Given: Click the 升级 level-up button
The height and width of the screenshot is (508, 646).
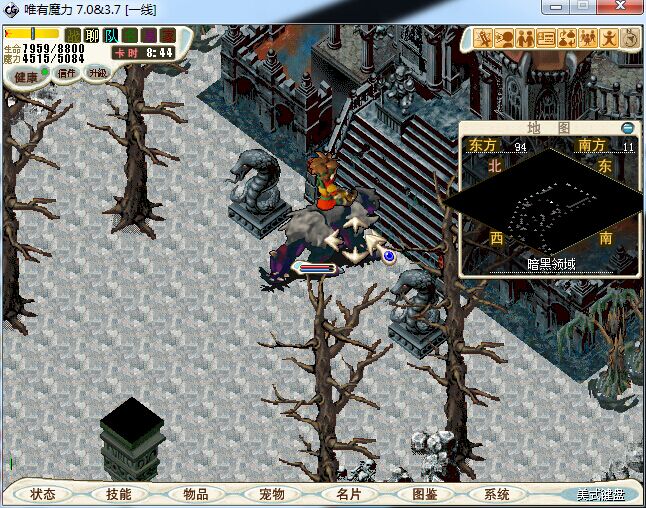Looking at the screenshot, I should coord(98,73).
